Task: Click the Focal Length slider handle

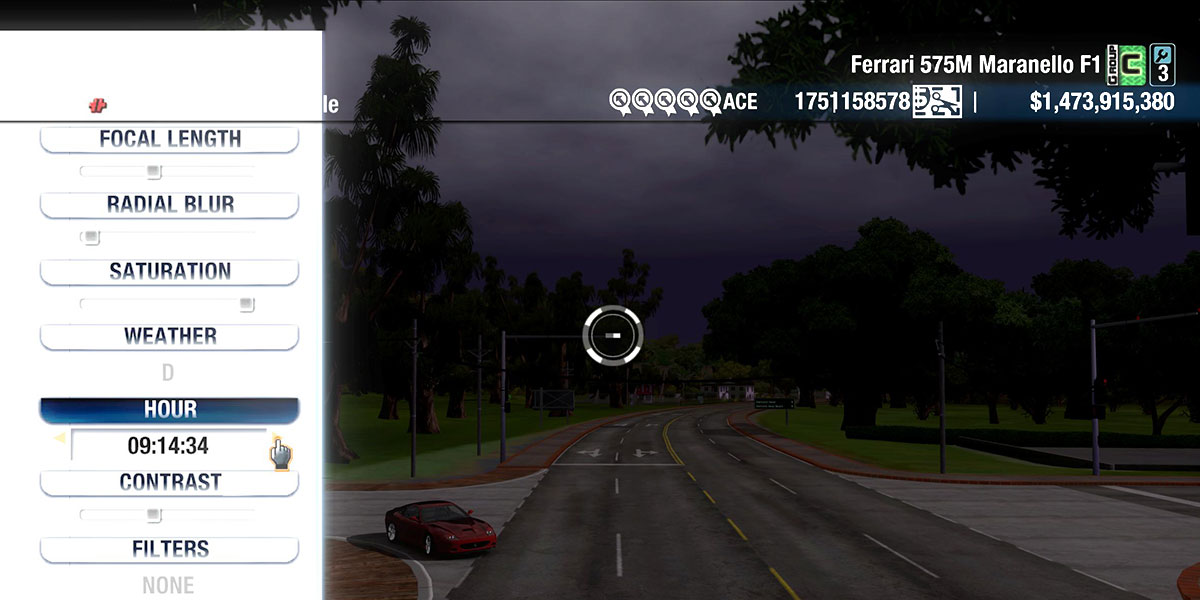Action: [x=153, y=171]
